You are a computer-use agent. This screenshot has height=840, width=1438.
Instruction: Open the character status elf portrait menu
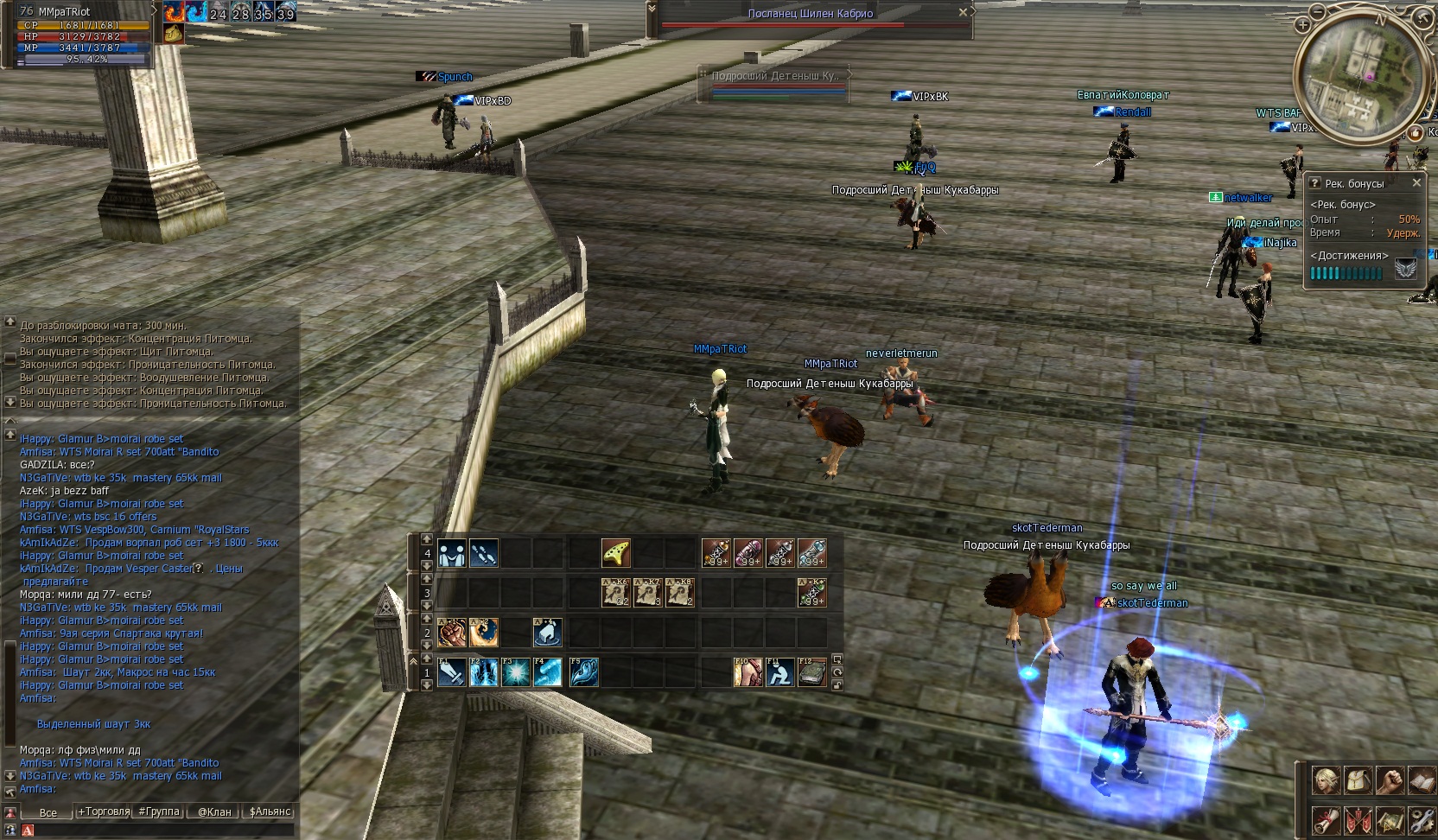pyautogui.click(x=1327, y=780)
